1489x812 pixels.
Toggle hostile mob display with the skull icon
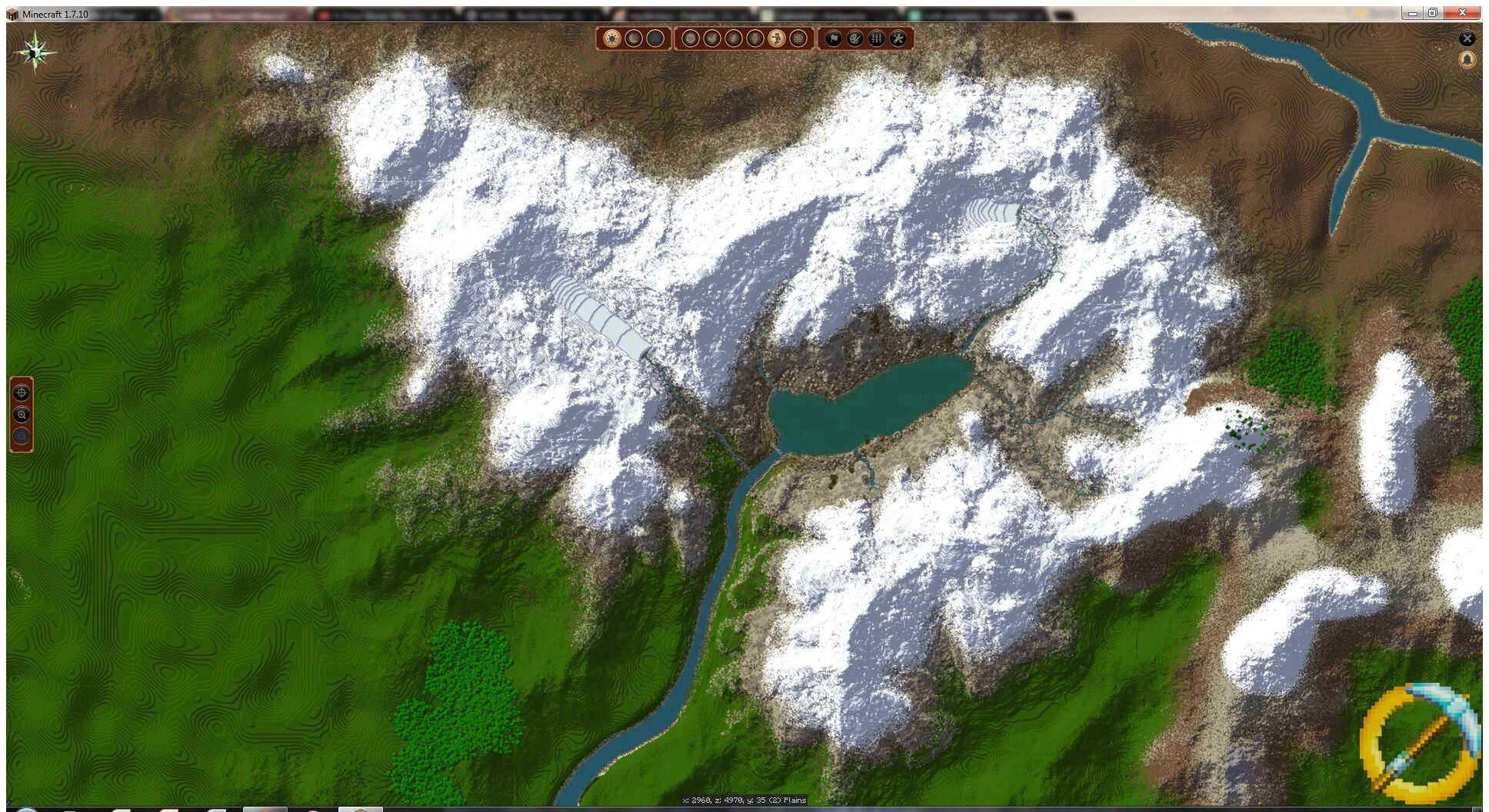pos(690,38)
